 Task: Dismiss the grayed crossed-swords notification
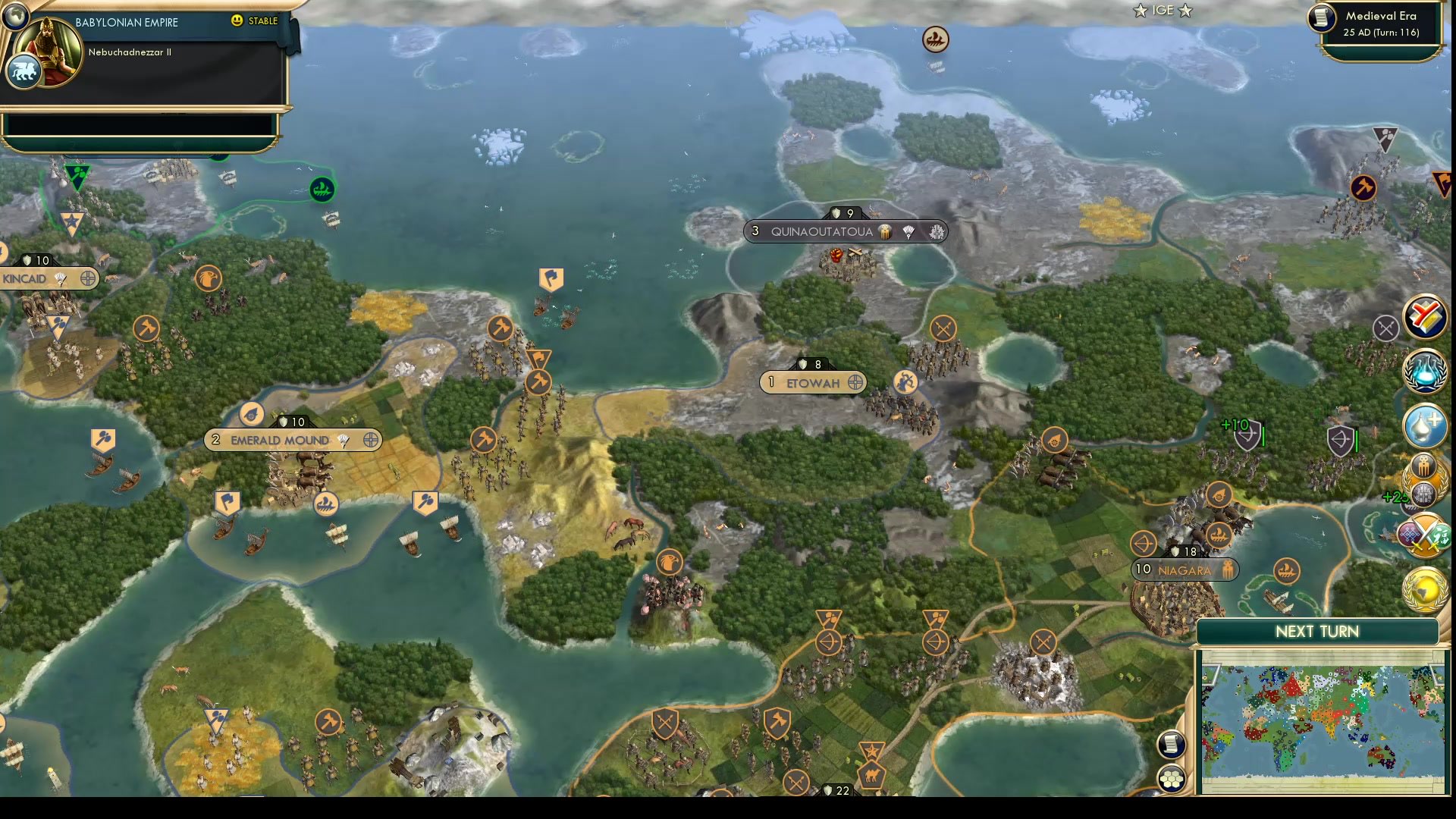click(x=1387, y=328)
